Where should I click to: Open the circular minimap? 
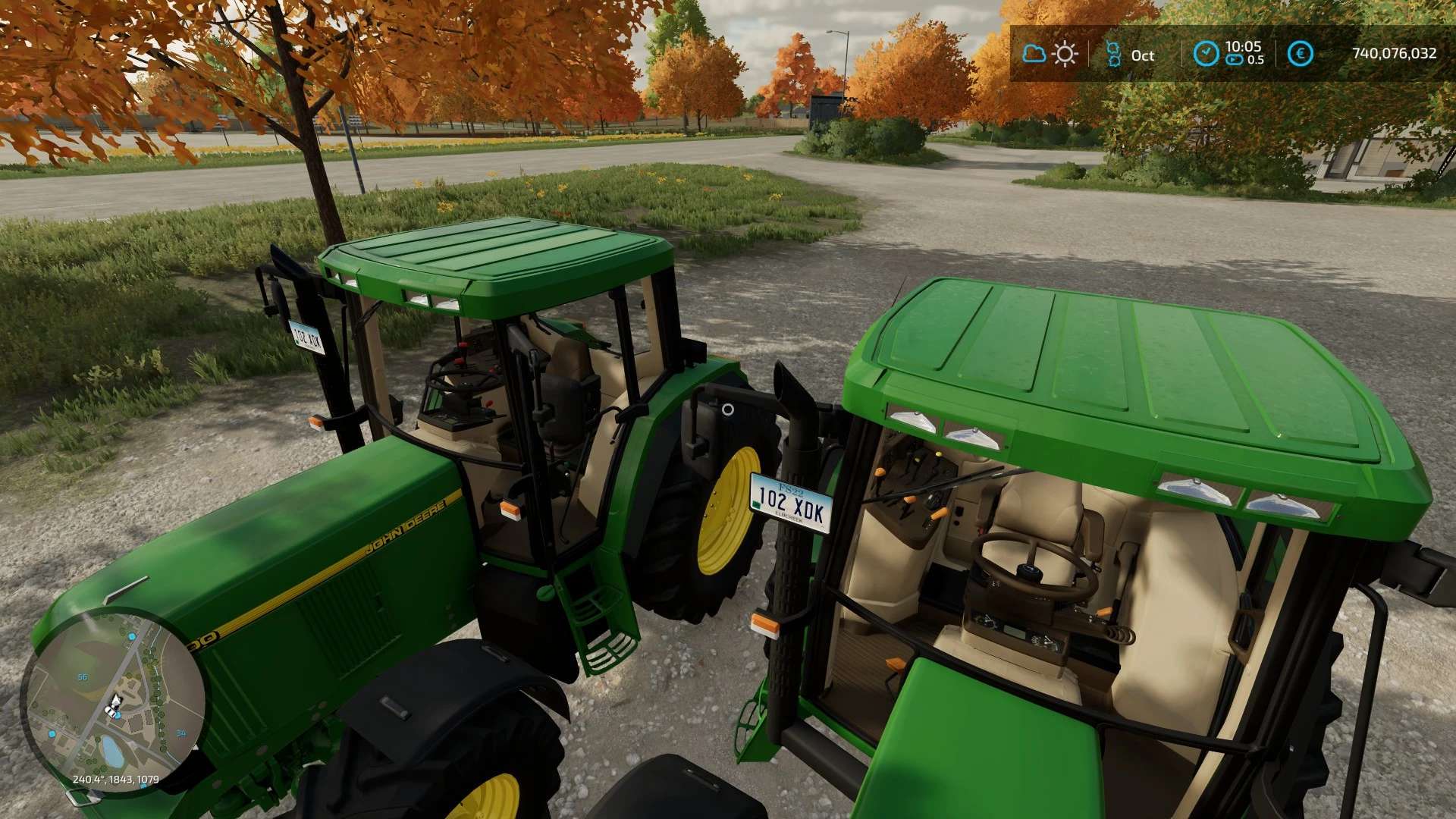point(115,701)
